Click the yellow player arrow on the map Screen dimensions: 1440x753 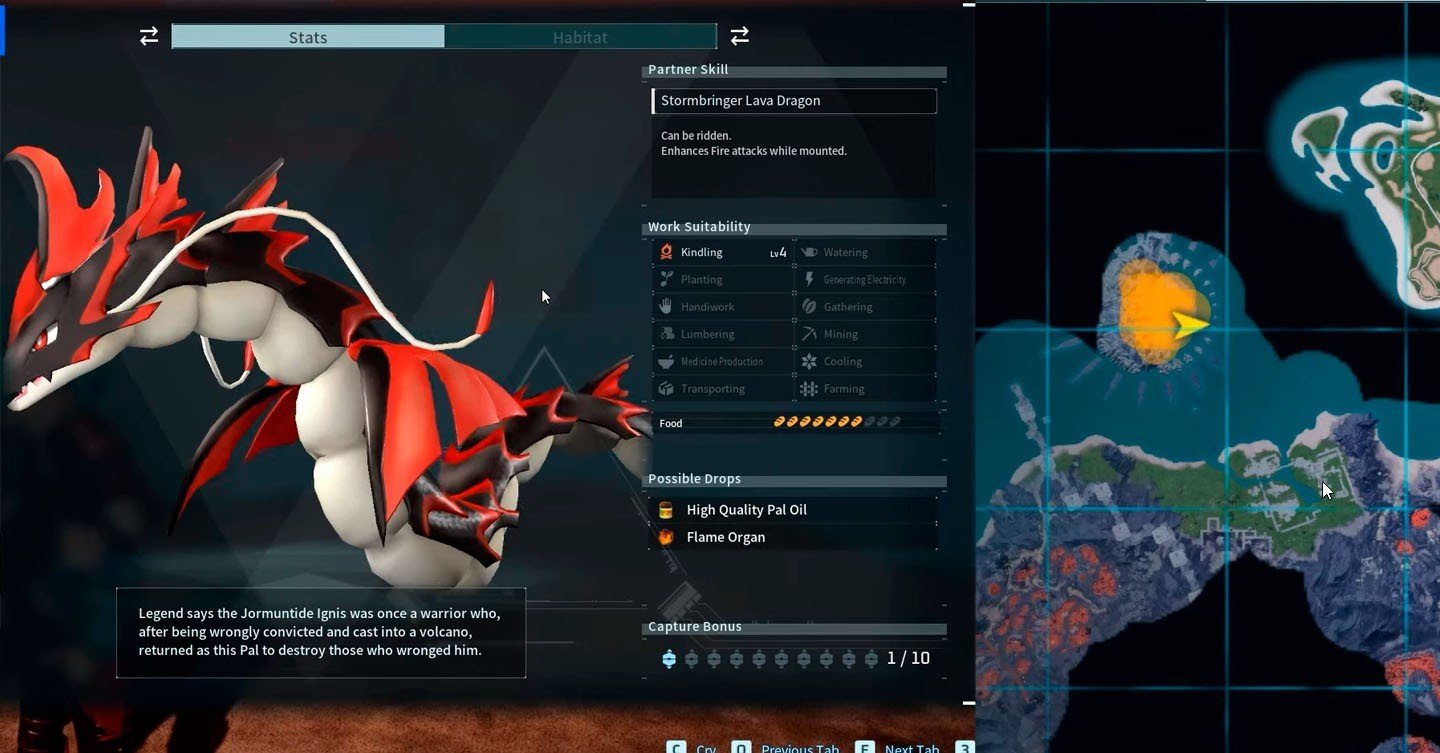[x=1190, y=323]
